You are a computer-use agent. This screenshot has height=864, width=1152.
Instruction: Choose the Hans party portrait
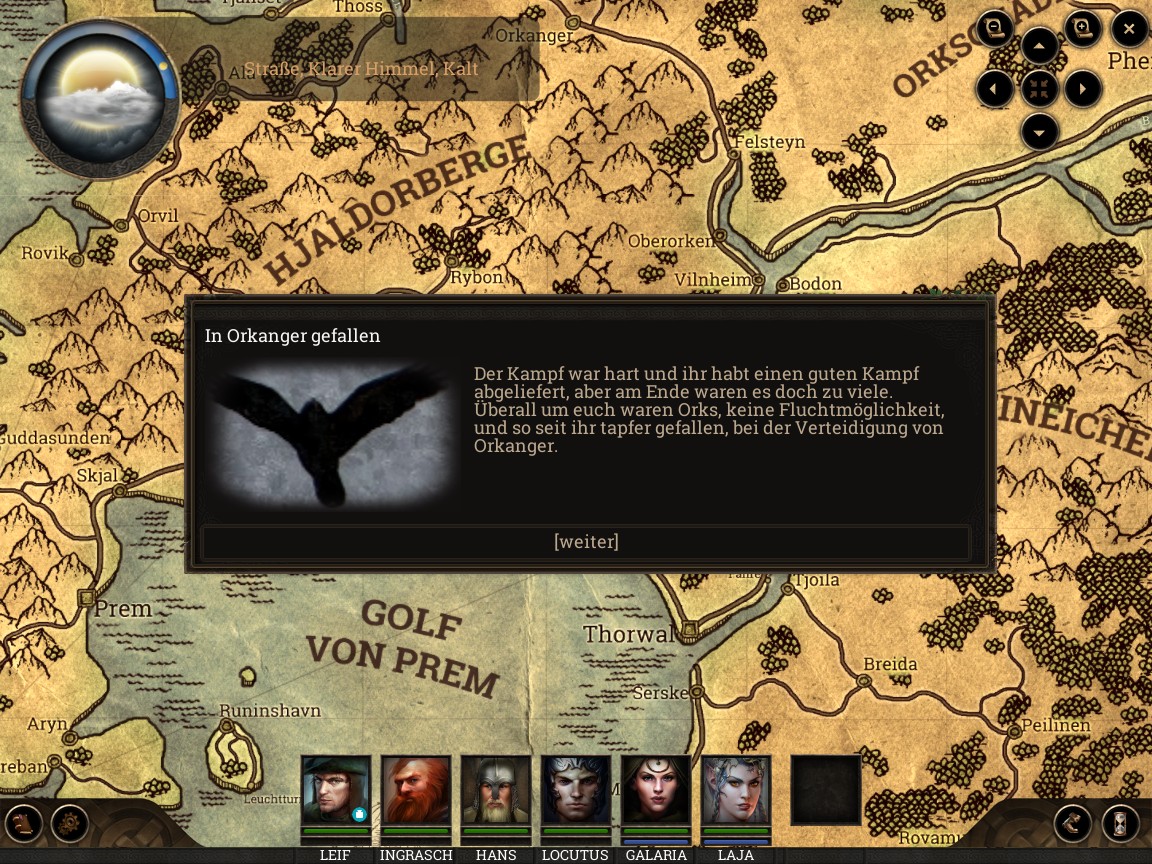click(x=496, y=790)
